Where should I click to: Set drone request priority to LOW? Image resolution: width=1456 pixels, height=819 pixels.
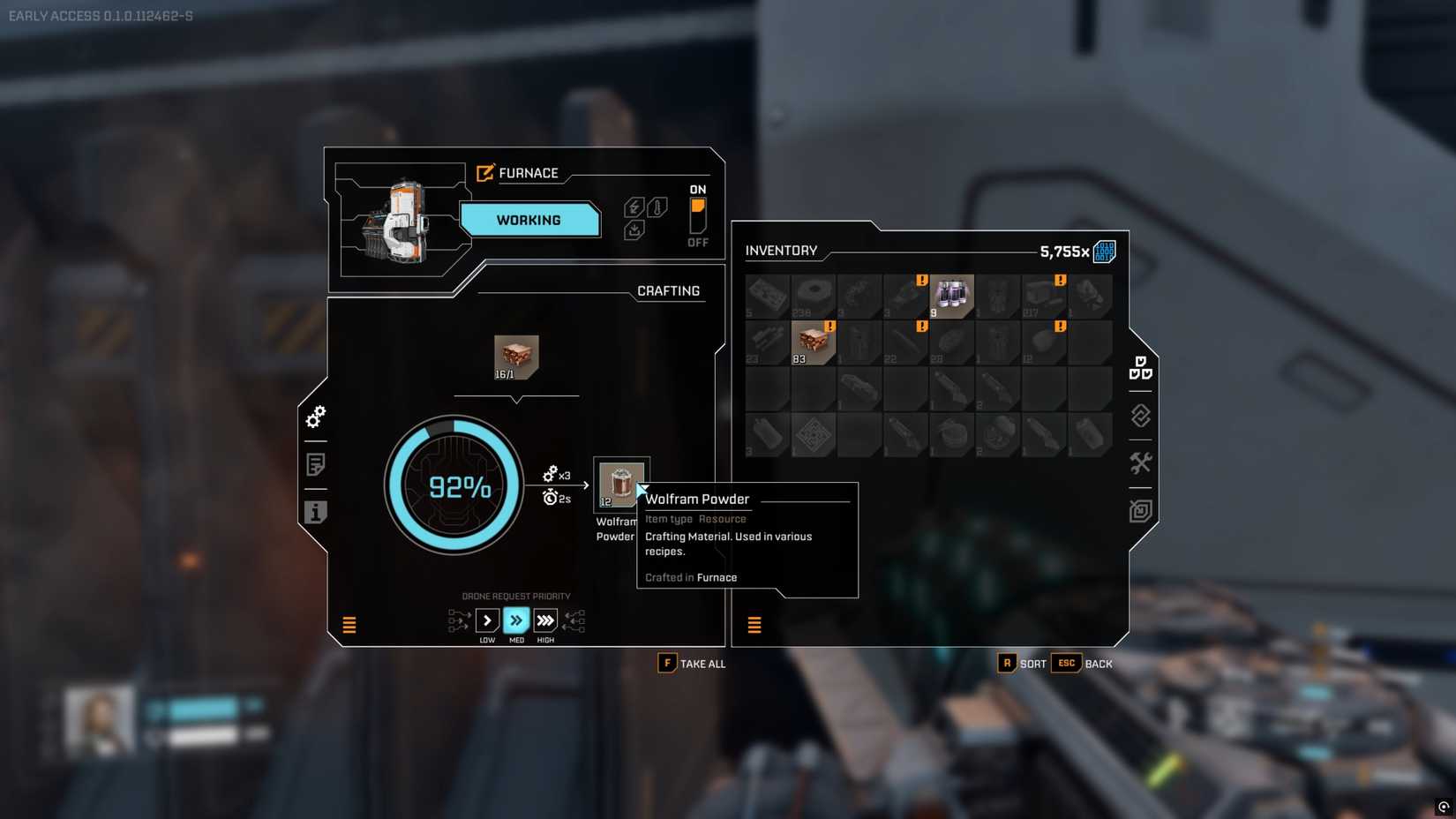pos(487,621)
